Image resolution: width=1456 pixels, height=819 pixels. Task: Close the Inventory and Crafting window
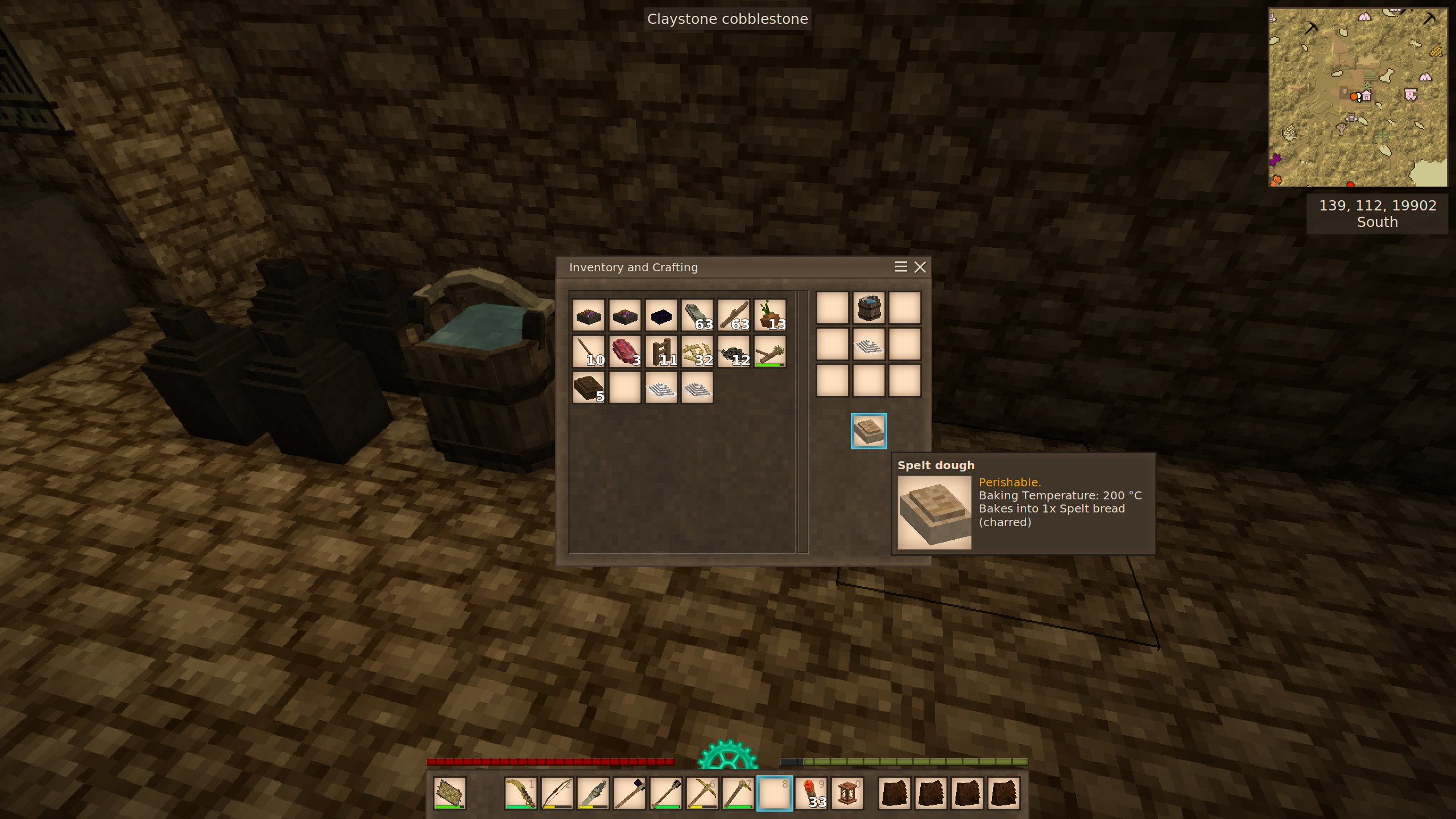pyautogui.click(x=920, y=267)
